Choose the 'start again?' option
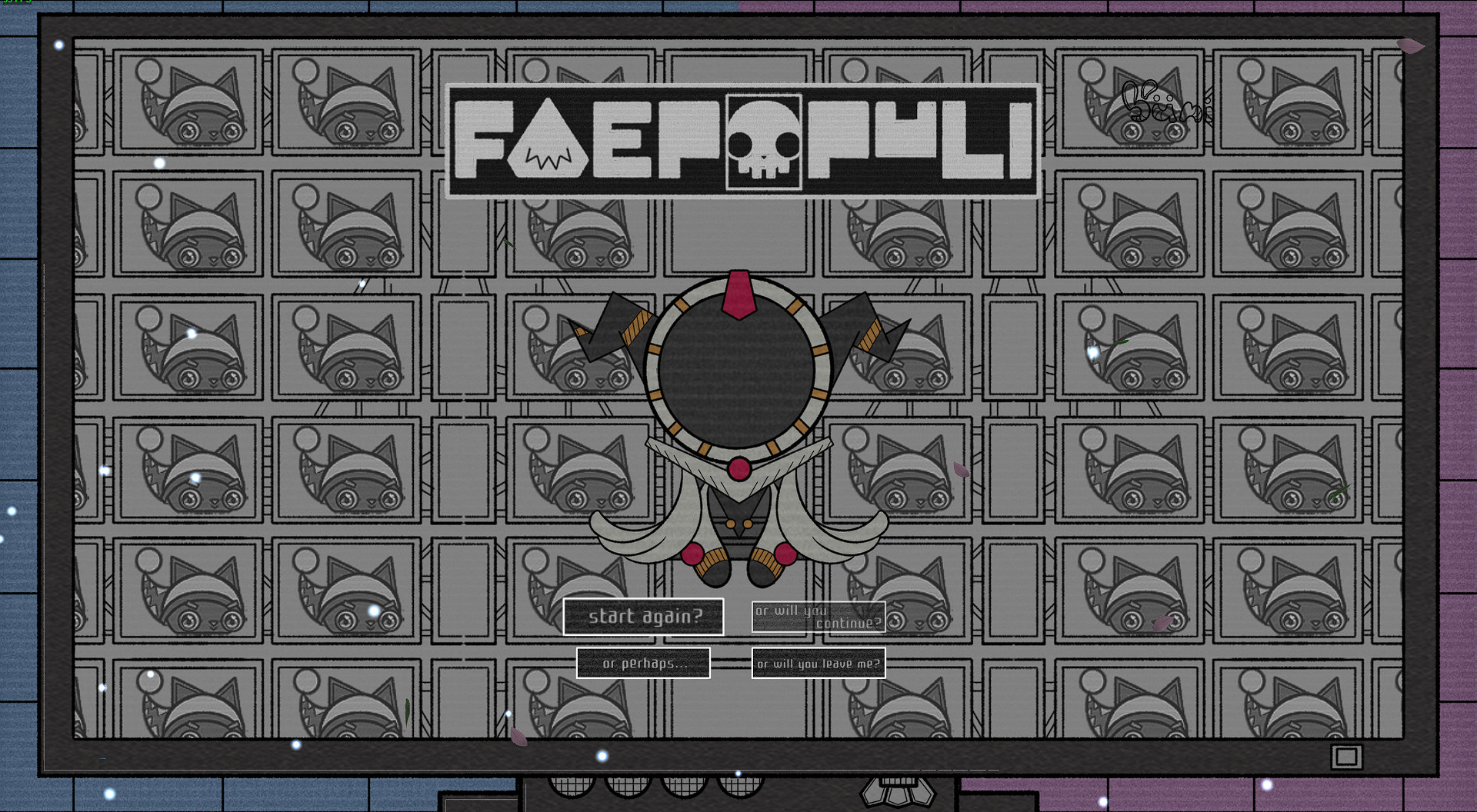 645,615
